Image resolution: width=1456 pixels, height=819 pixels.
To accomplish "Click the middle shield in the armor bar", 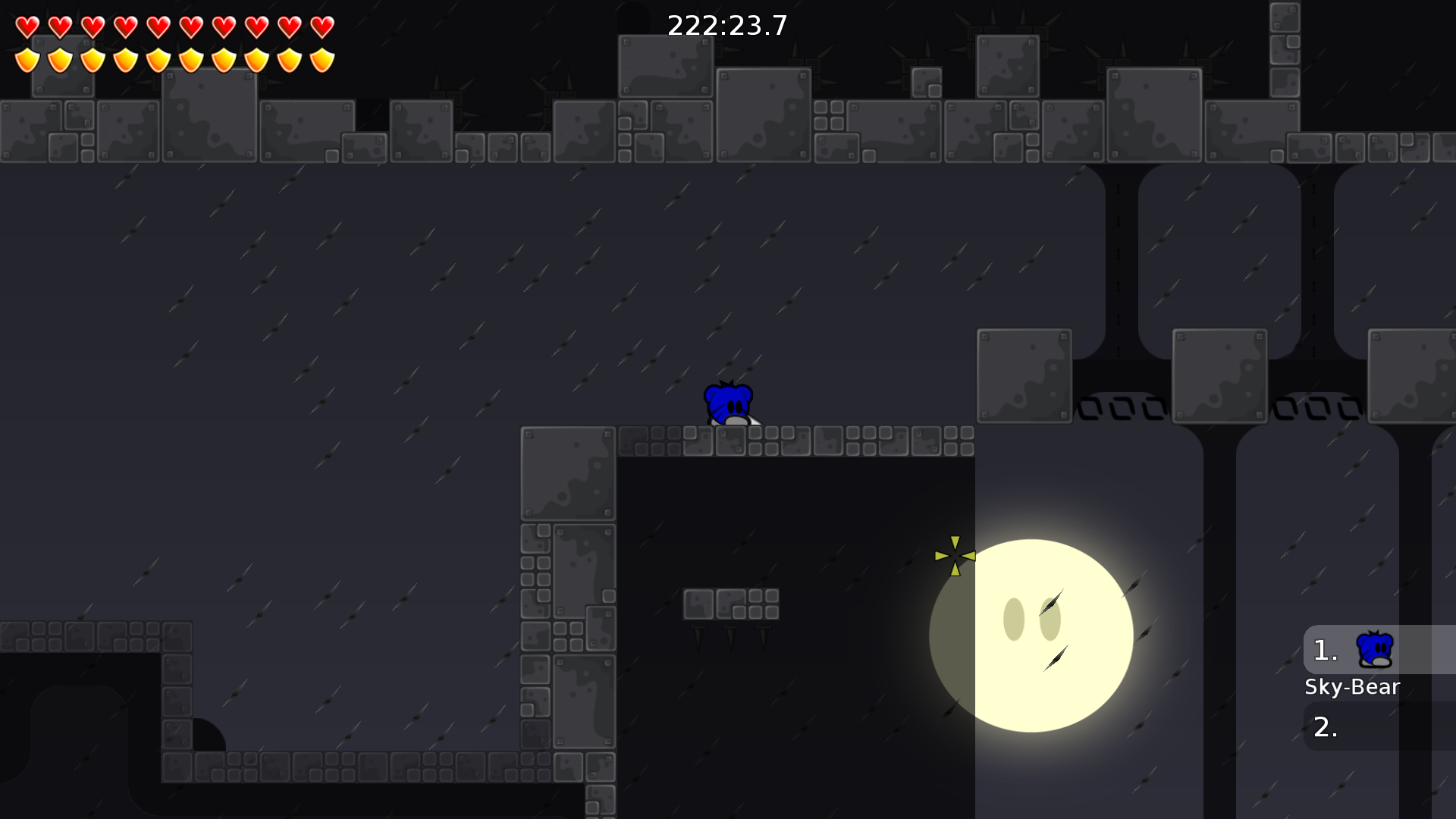I will pyautogui.click(x=159, y=58).
